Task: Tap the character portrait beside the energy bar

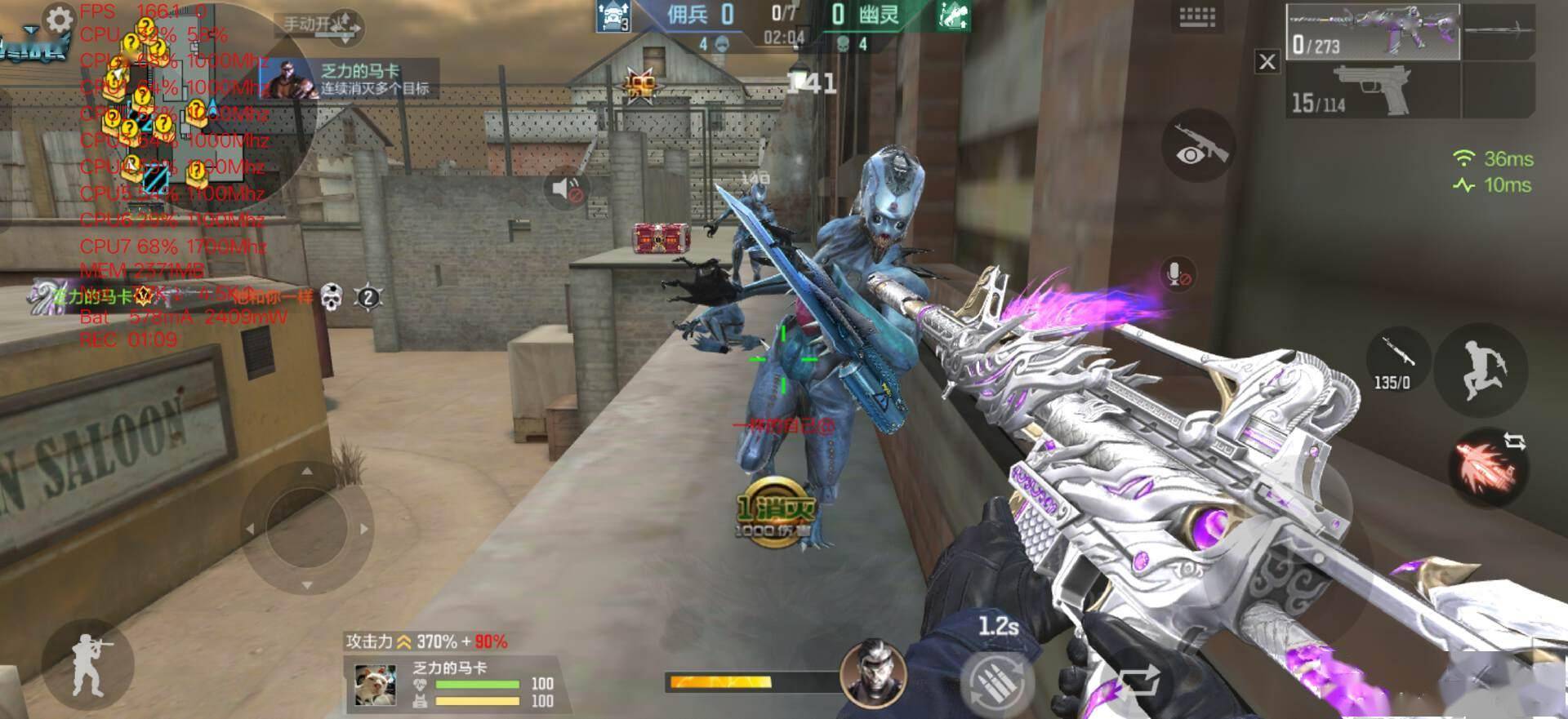Action: [873, 671]
